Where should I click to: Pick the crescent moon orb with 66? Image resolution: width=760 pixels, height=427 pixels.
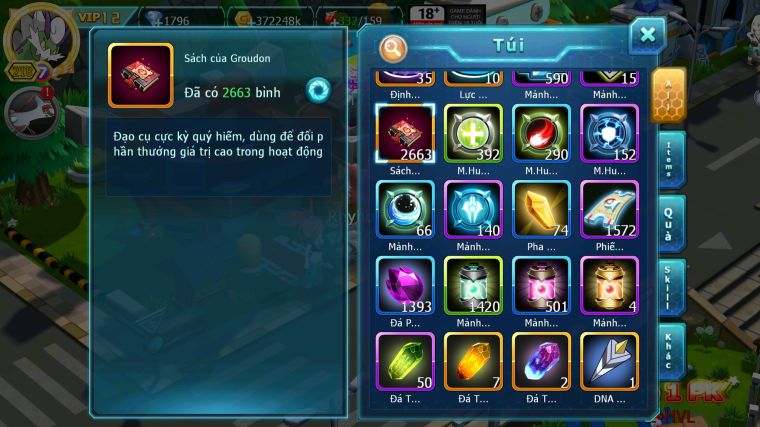[405, 209]
